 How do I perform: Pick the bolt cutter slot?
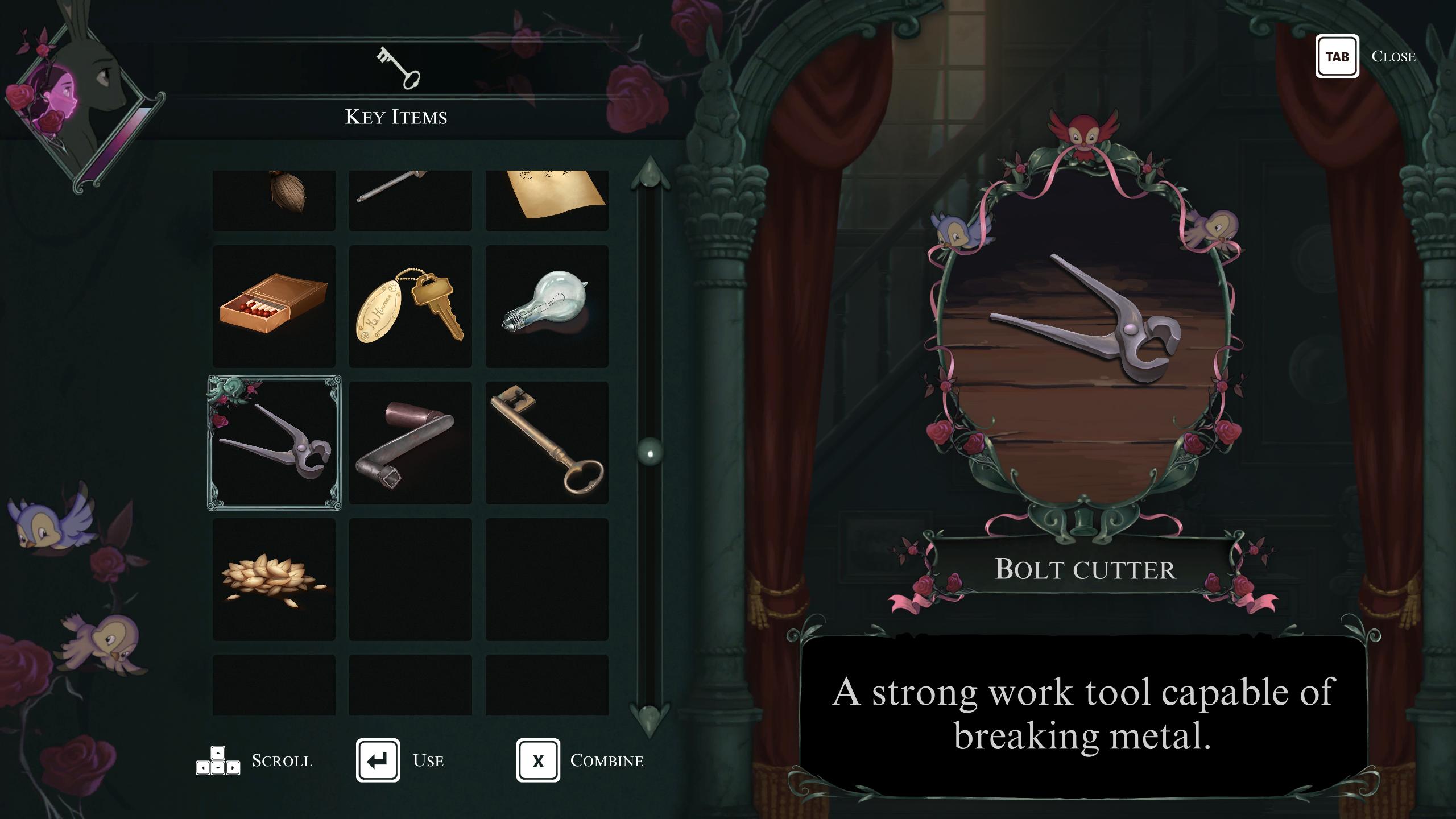point(274,442)
